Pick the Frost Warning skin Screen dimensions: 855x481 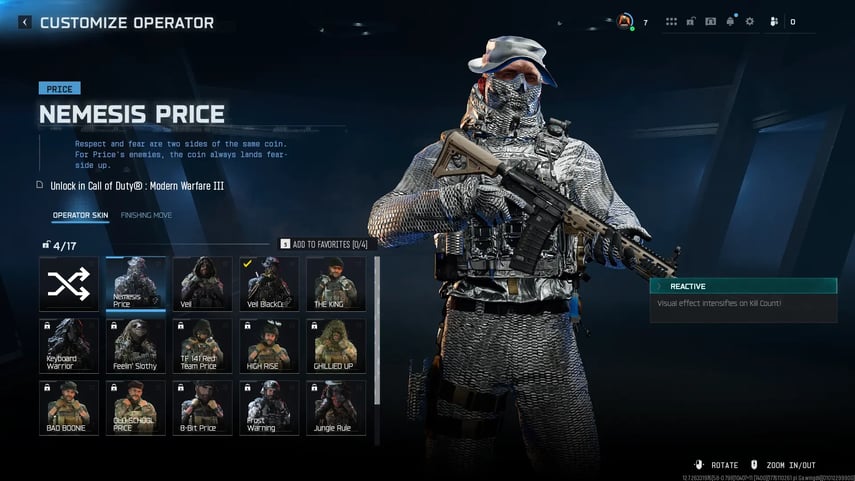tap(268, 408)
